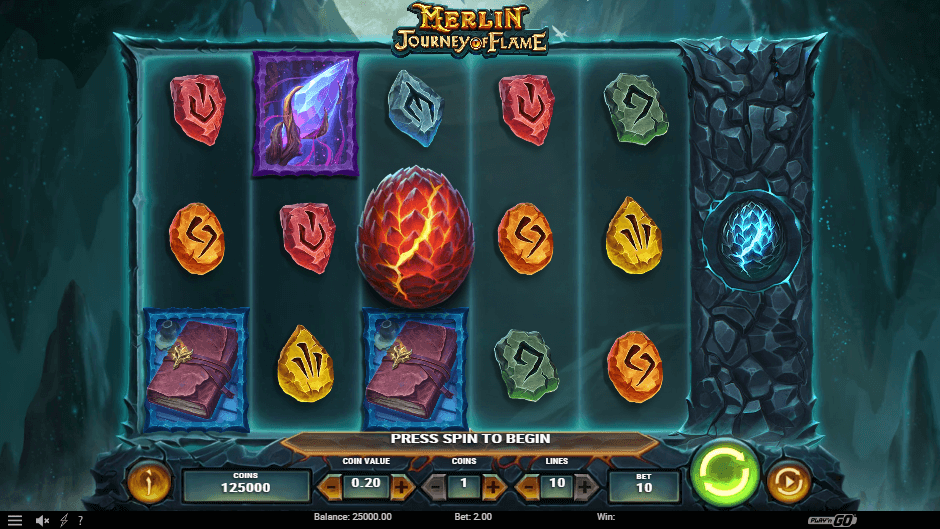940x529 pixels.
Task: Toggle the sound mute icon
Action: pyautogui.click(x=42, y=521)
